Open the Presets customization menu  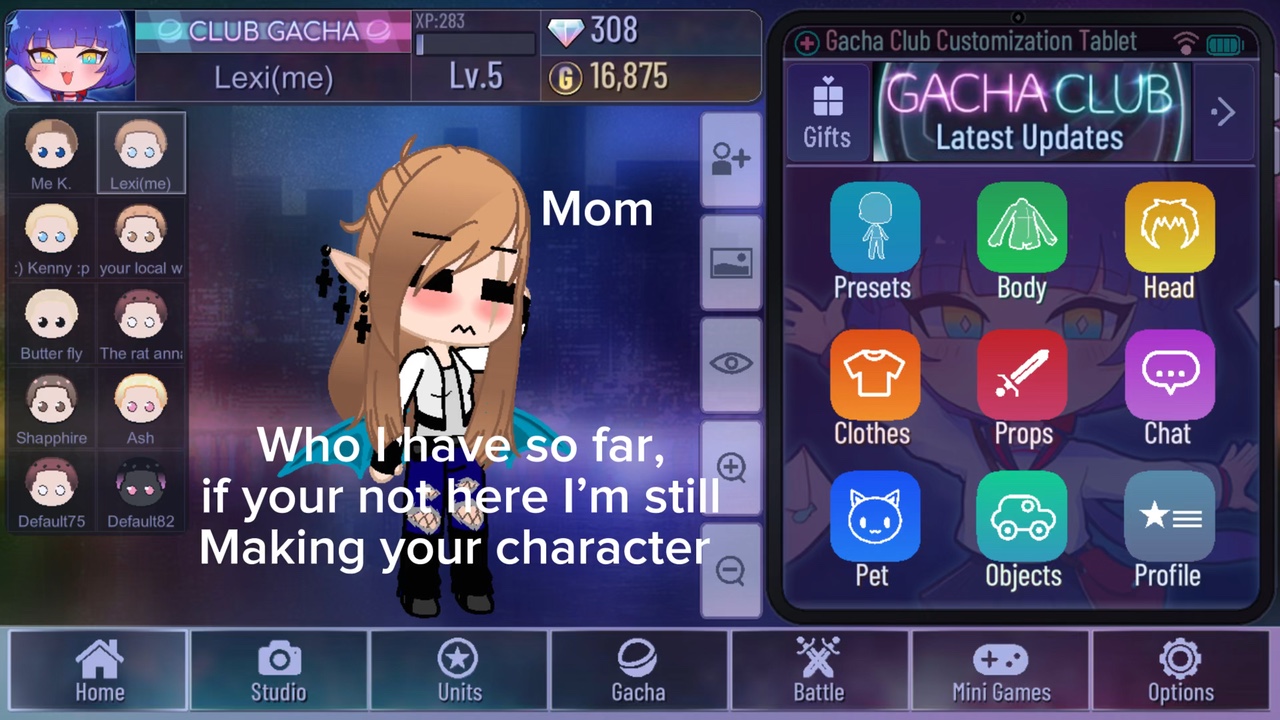873,241
